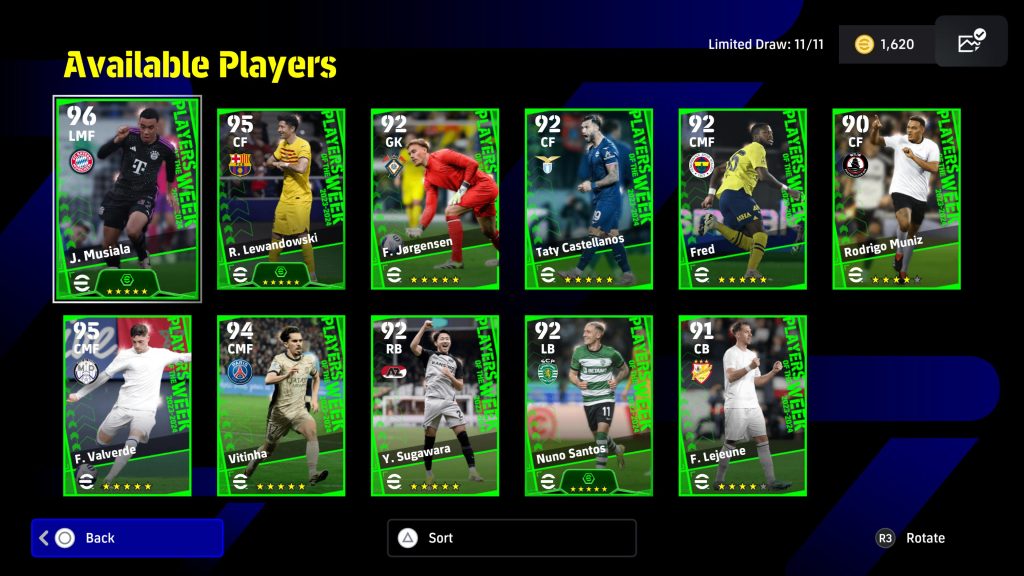Pick the Vitinha player card
The image size is (1024, 576).
click(x=281, y=405)
